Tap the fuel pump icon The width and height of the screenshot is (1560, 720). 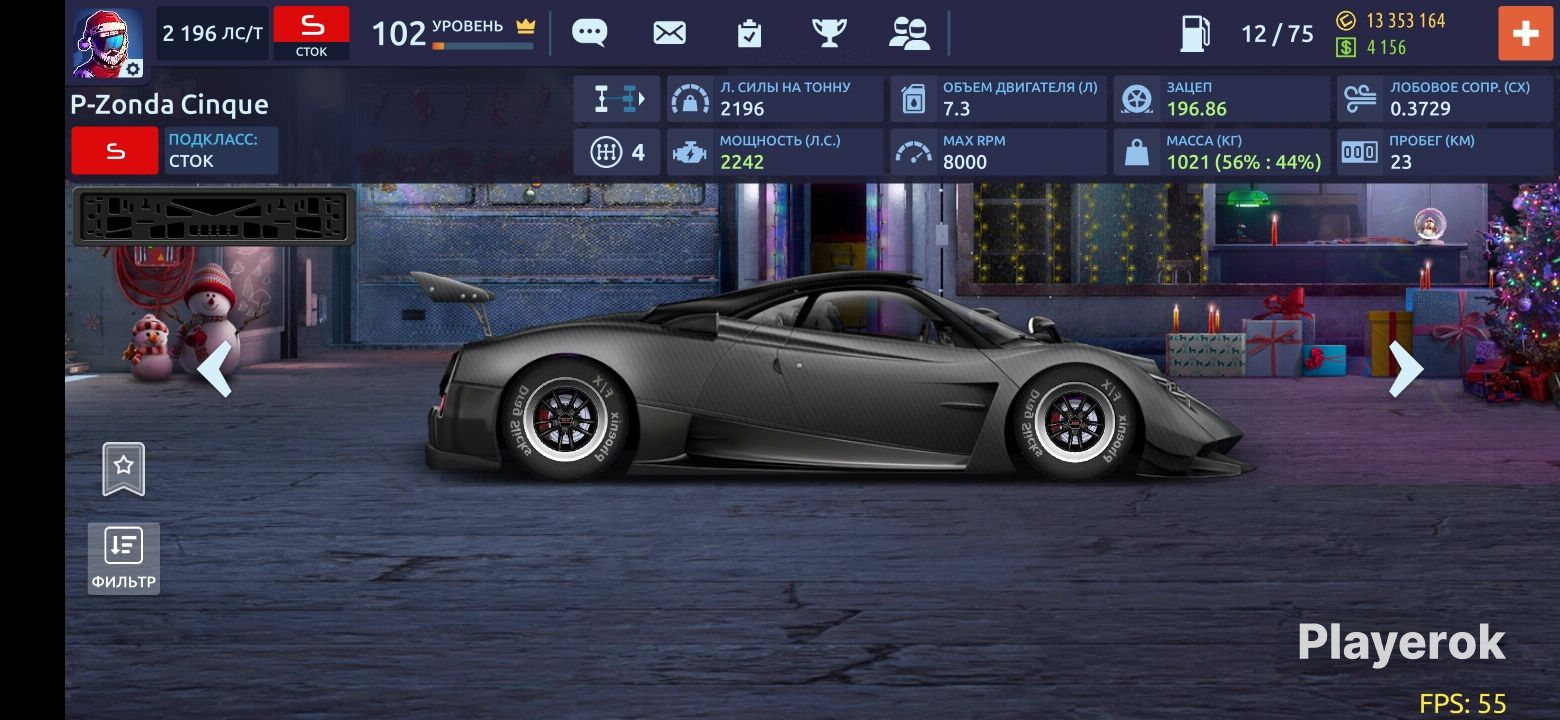coord(1195,34)
